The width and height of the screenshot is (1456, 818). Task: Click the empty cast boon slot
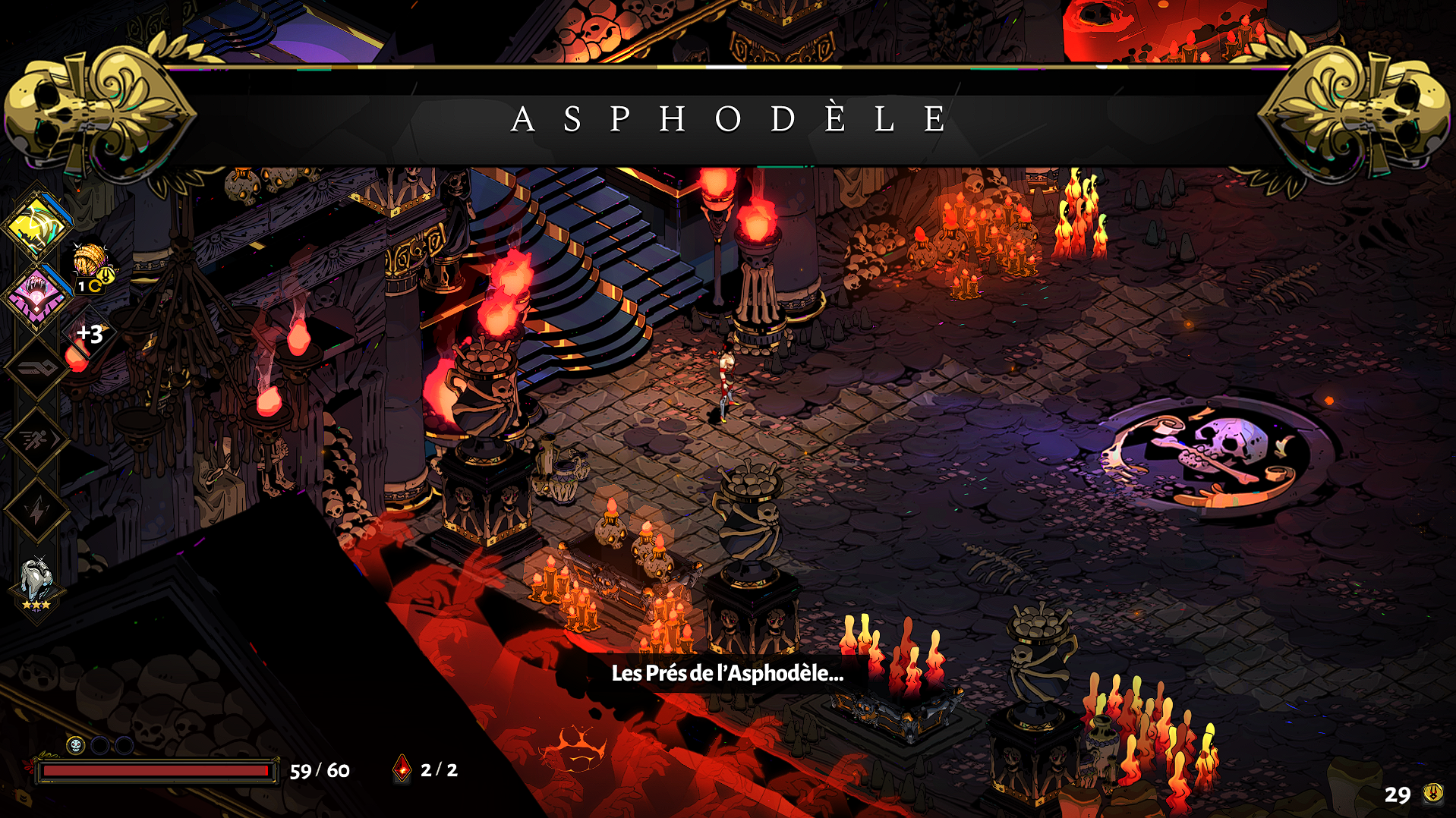[x=36, y=369]
